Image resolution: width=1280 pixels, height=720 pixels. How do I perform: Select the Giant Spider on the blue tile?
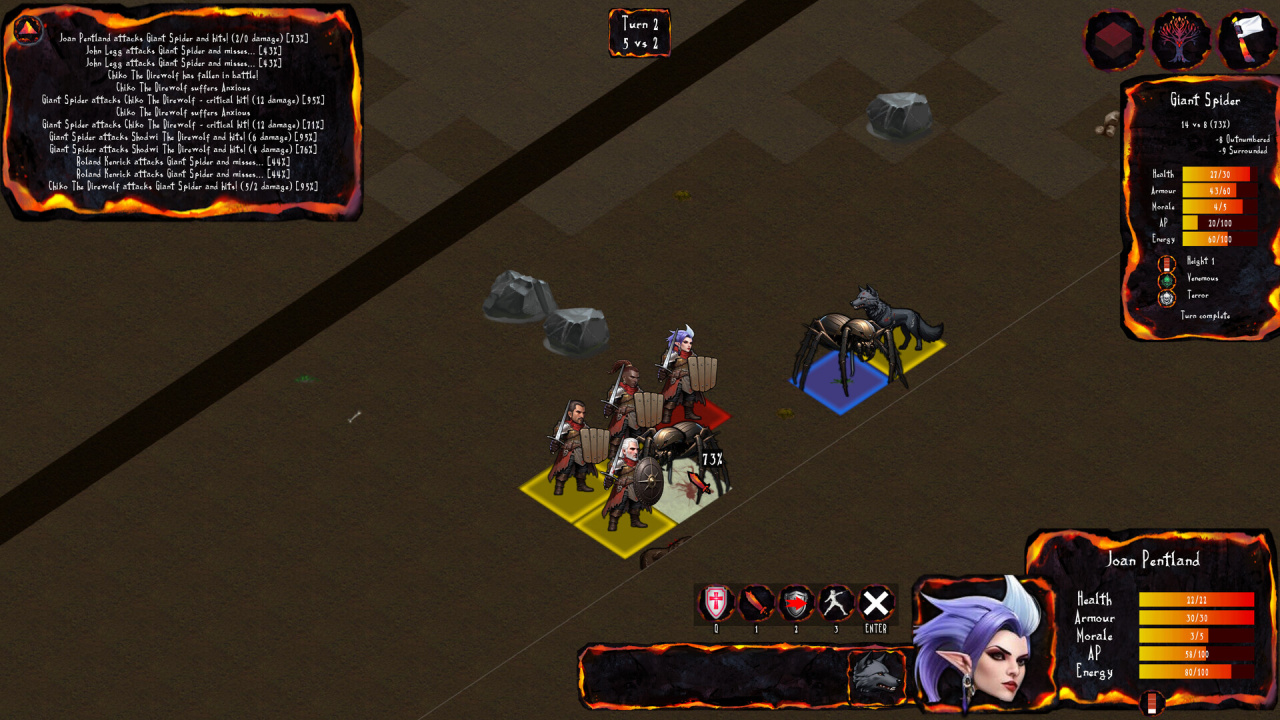click(843, 355)
